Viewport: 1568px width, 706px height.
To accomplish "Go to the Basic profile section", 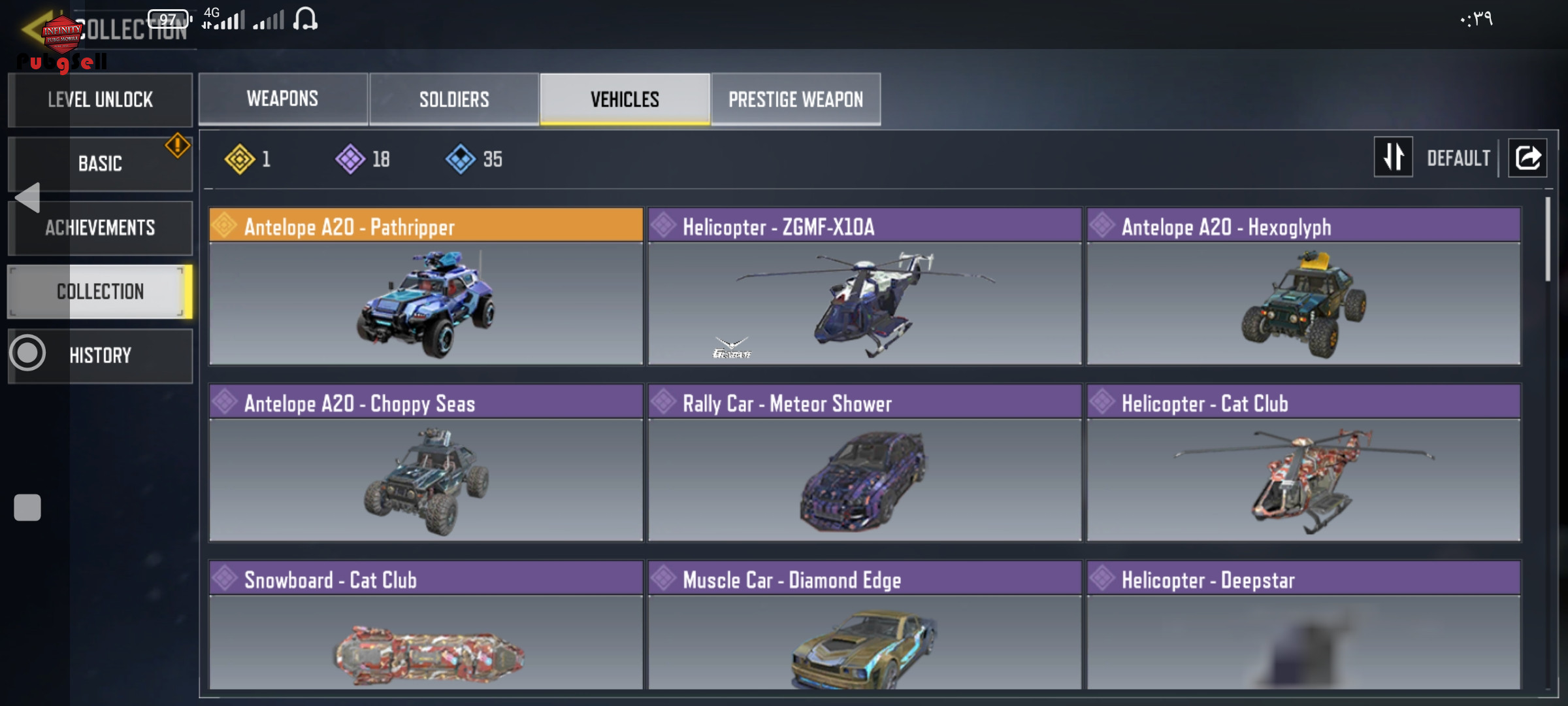I will click(100, 163).
